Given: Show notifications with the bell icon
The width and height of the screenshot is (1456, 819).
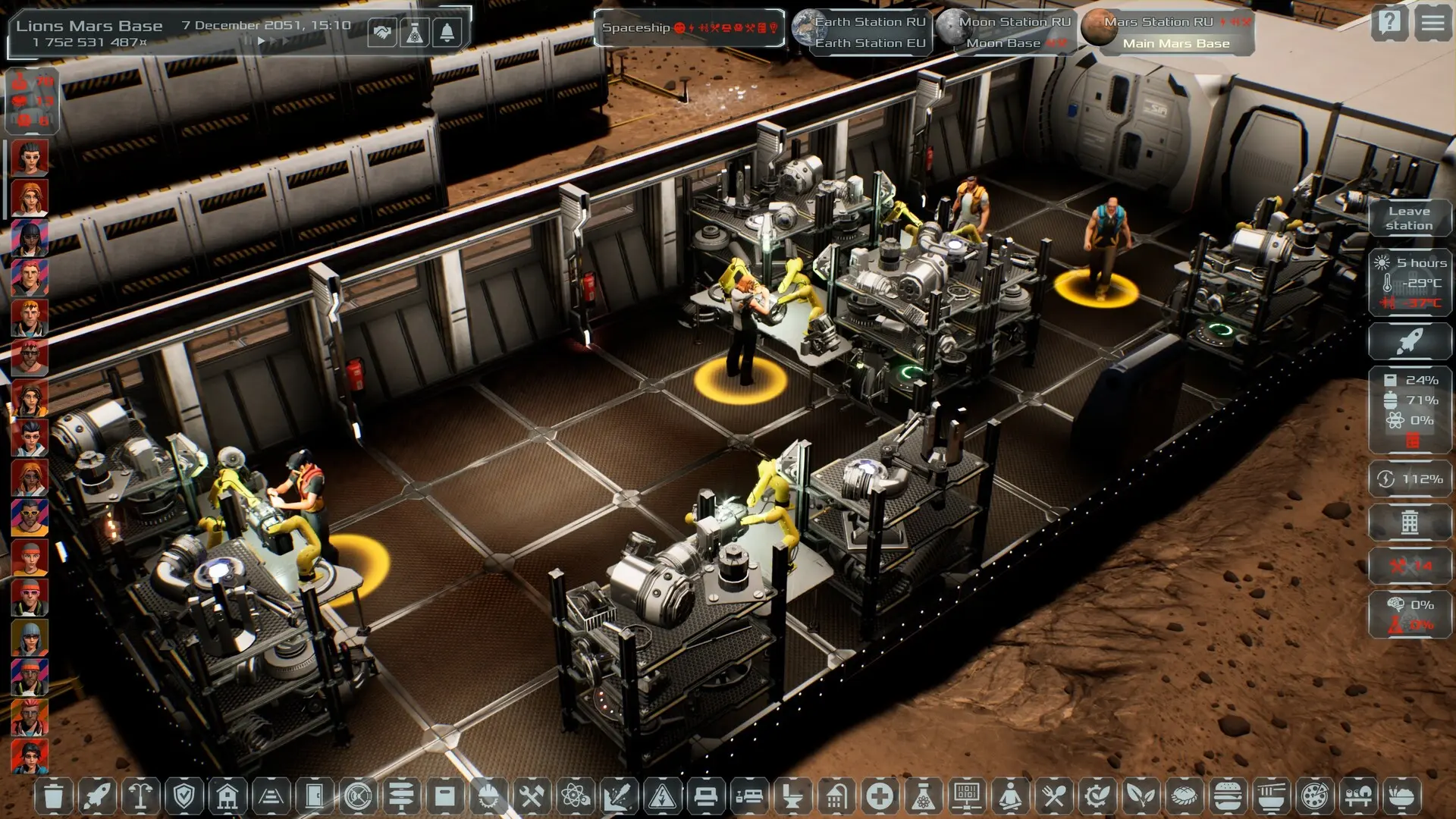Looking at the screenshot, I should pos(447,33).
